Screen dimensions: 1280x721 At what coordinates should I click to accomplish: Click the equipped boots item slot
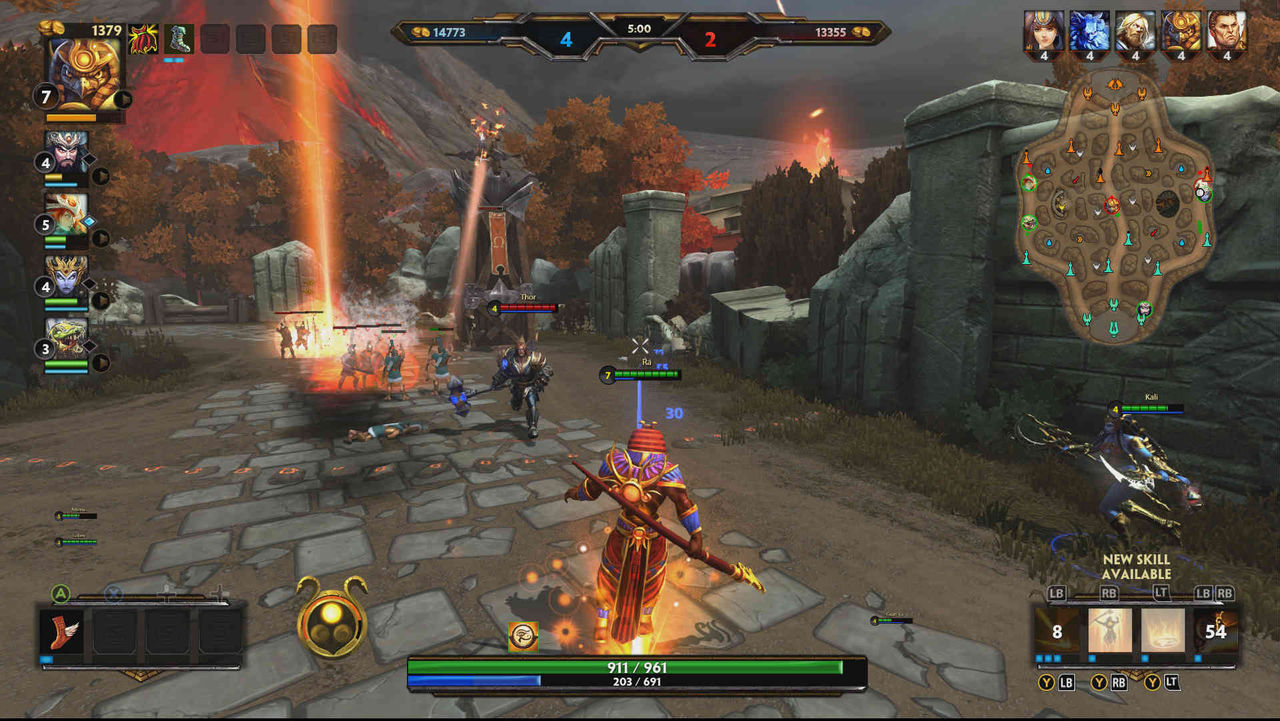click(x=177, y=39)
